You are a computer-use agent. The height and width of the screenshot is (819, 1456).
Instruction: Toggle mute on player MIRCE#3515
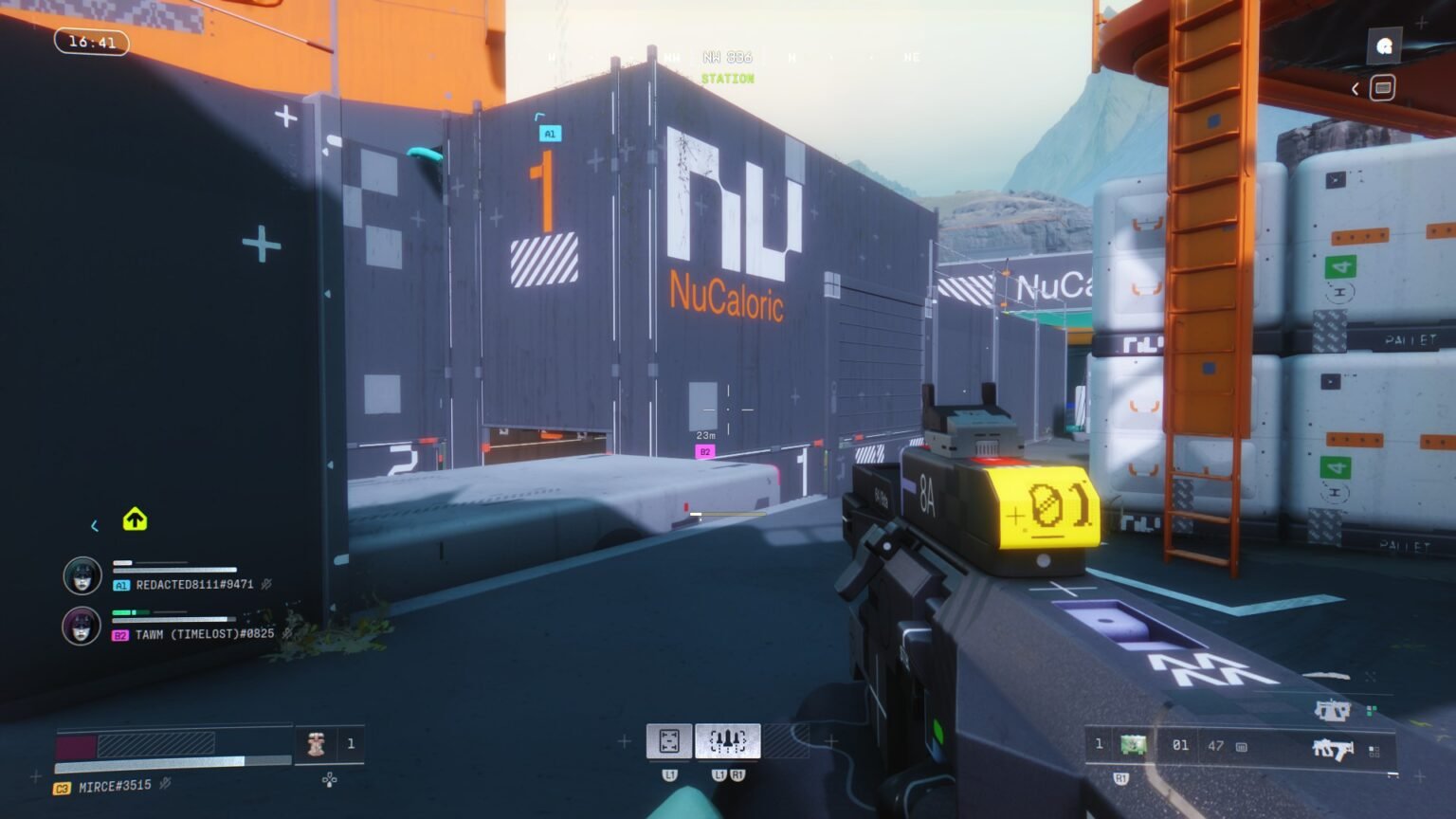[x=166, y=785]
